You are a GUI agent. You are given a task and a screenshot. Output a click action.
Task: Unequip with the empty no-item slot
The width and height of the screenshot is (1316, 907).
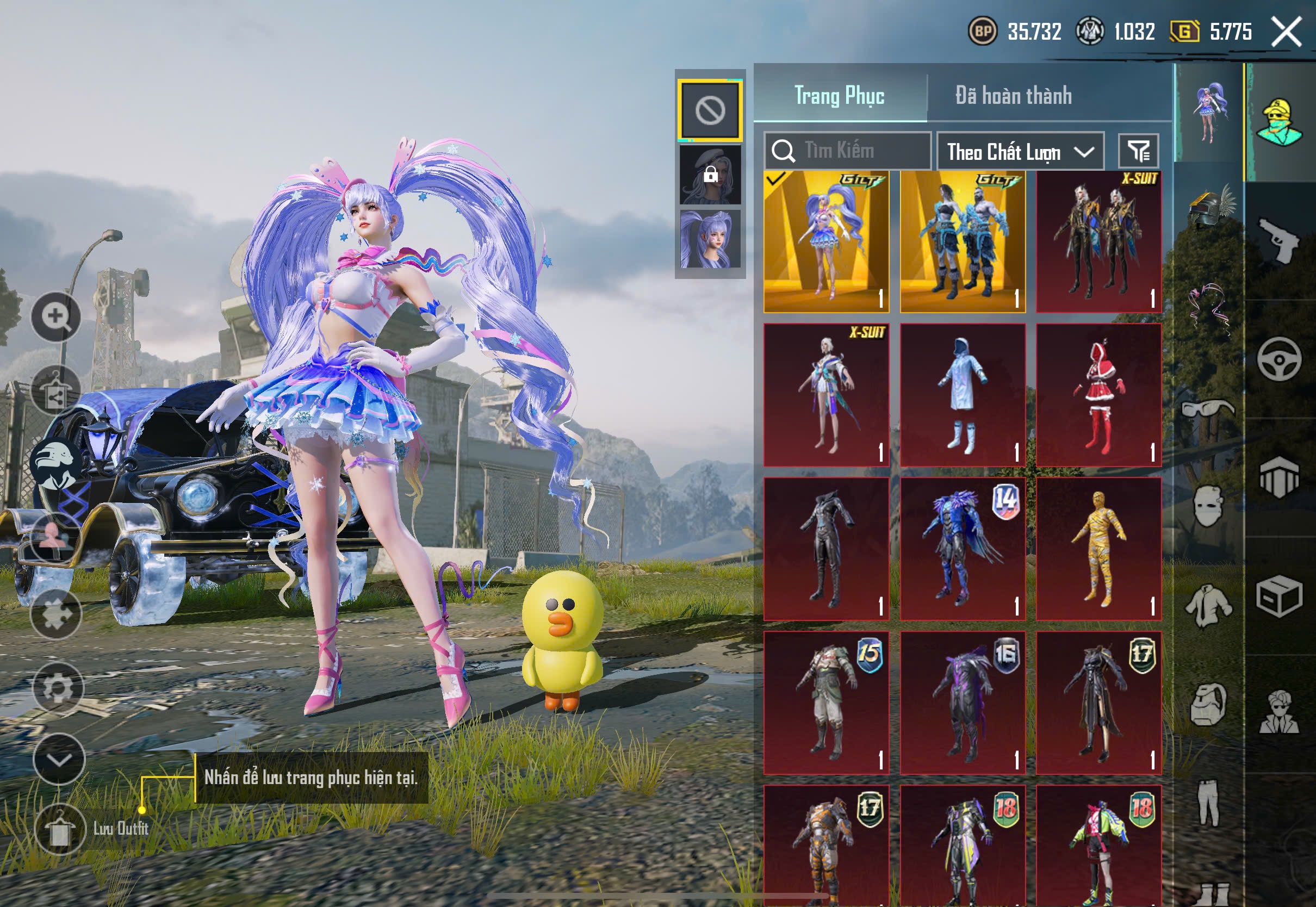[x=710, y=110]
